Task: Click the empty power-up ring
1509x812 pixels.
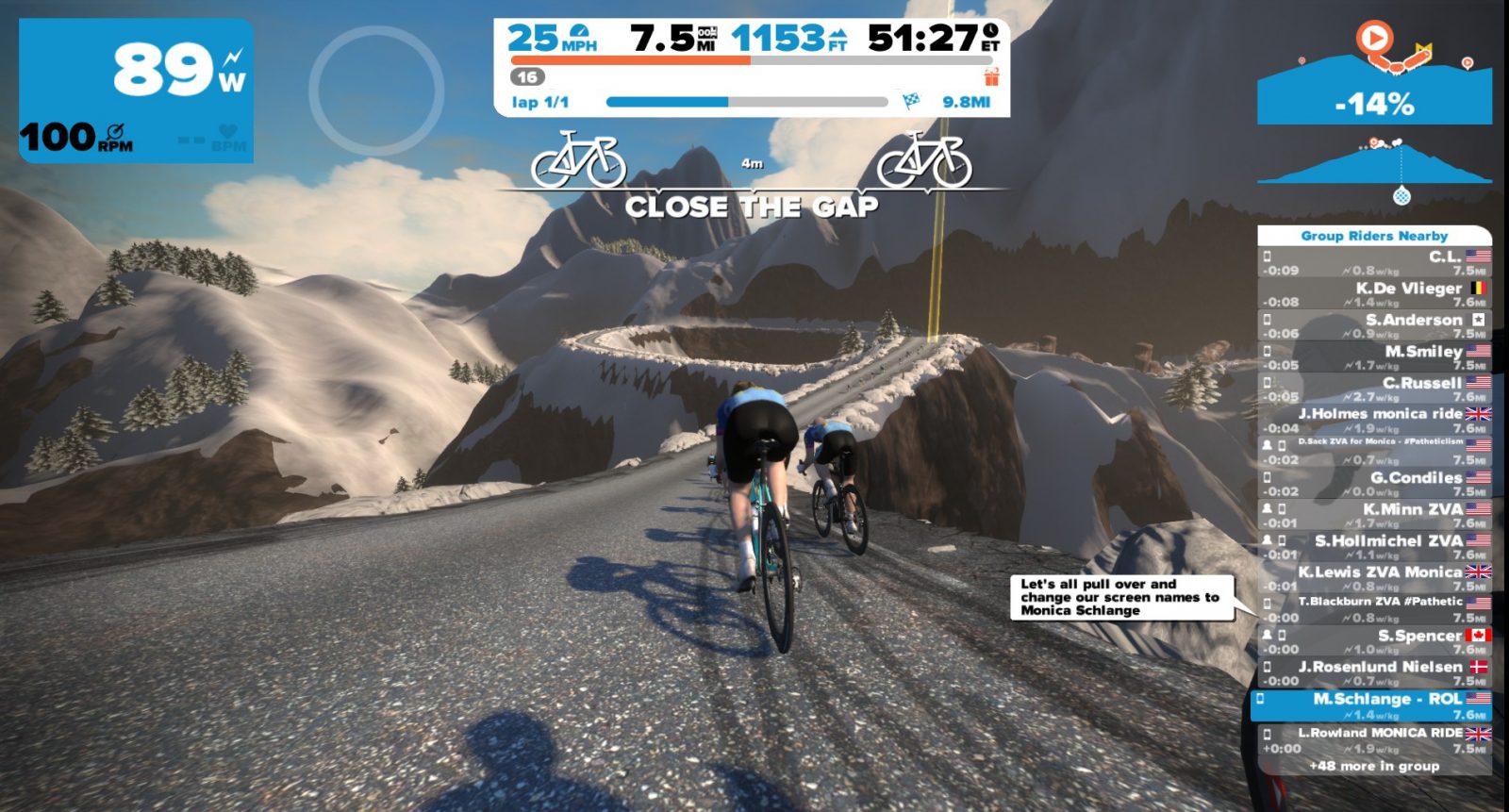Action: pyautogui.click(x=376, y=91)
